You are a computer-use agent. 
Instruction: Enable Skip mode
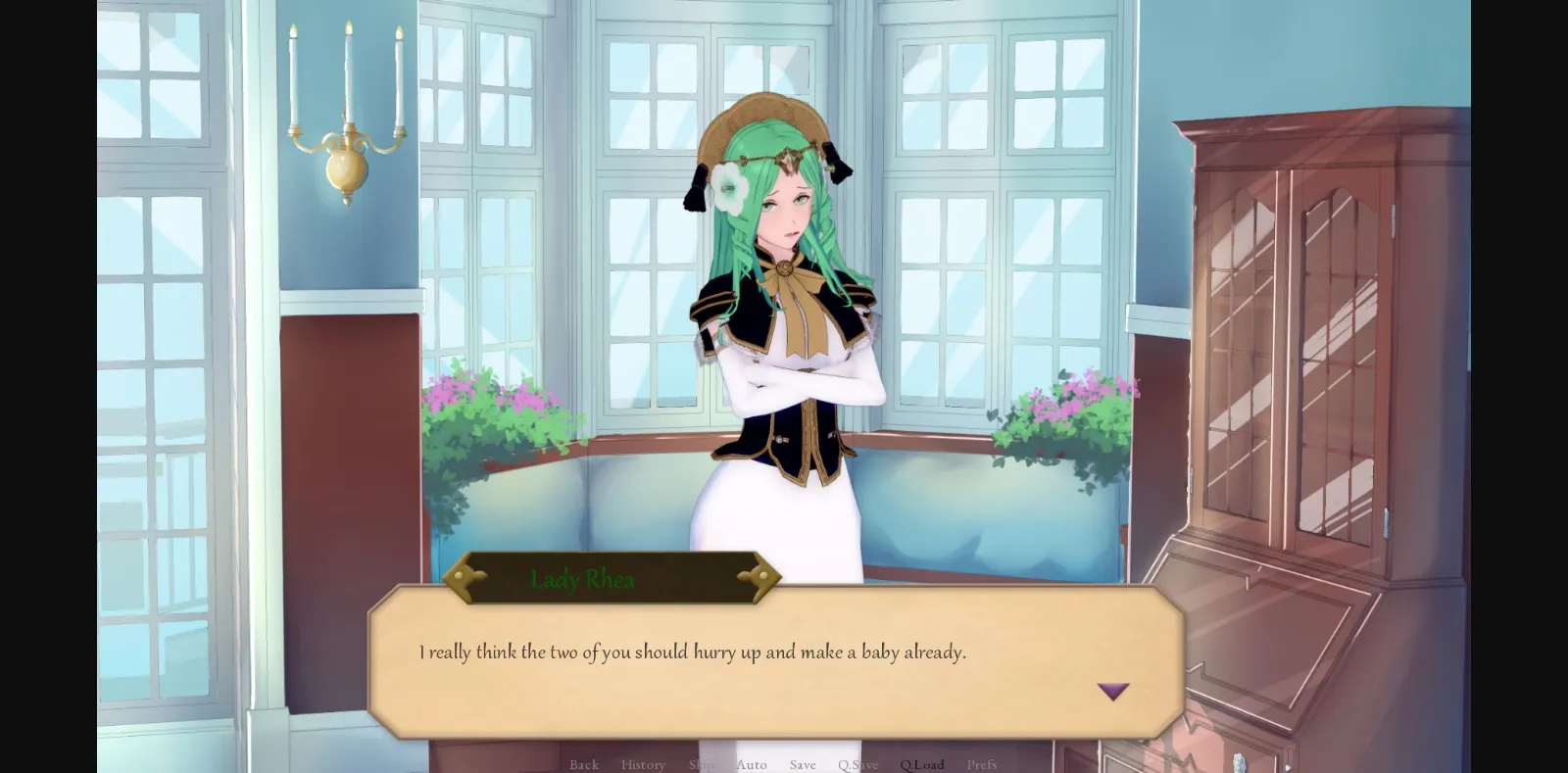tap(700, 765)
